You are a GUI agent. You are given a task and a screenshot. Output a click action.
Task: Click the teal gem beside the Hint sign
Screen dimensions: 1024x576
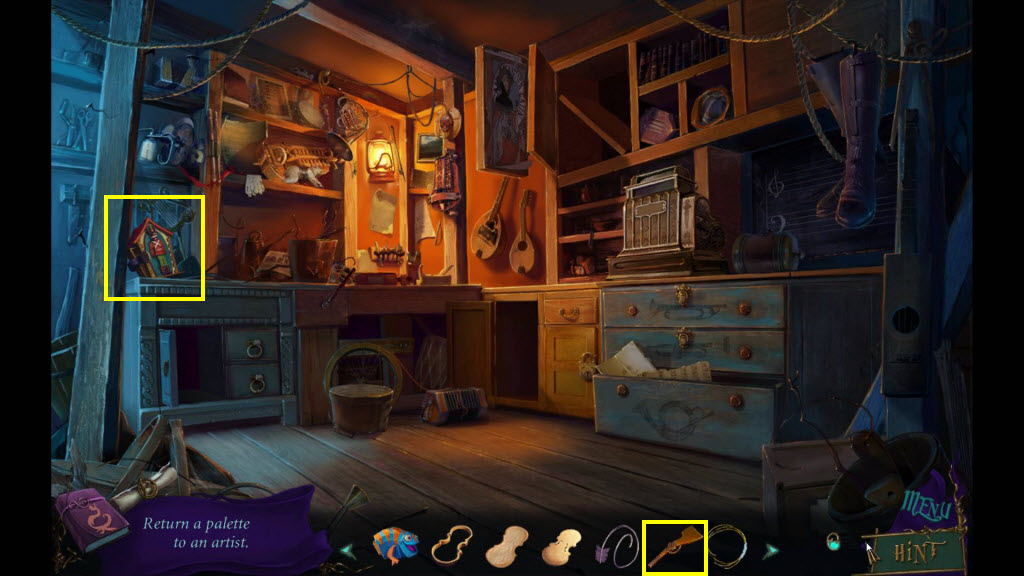[x=832, y=544]
